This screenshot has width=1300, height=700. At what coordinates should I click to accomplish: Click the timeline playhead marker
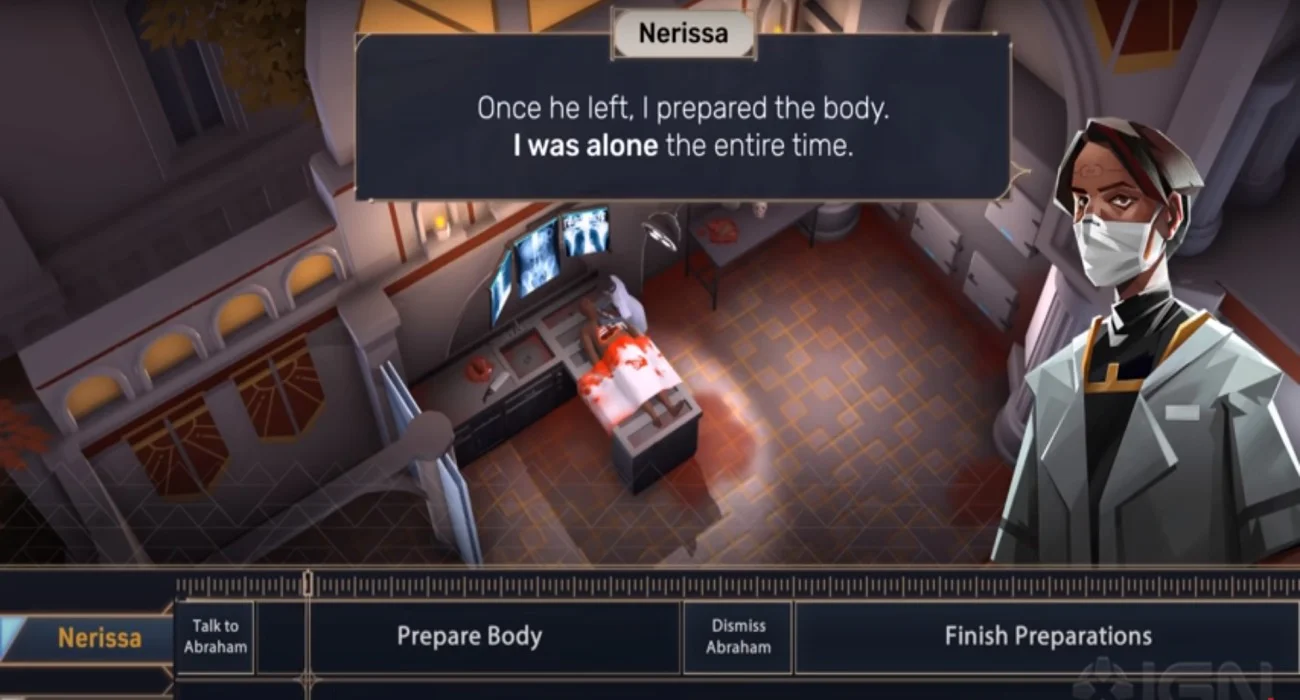(308, 583)
